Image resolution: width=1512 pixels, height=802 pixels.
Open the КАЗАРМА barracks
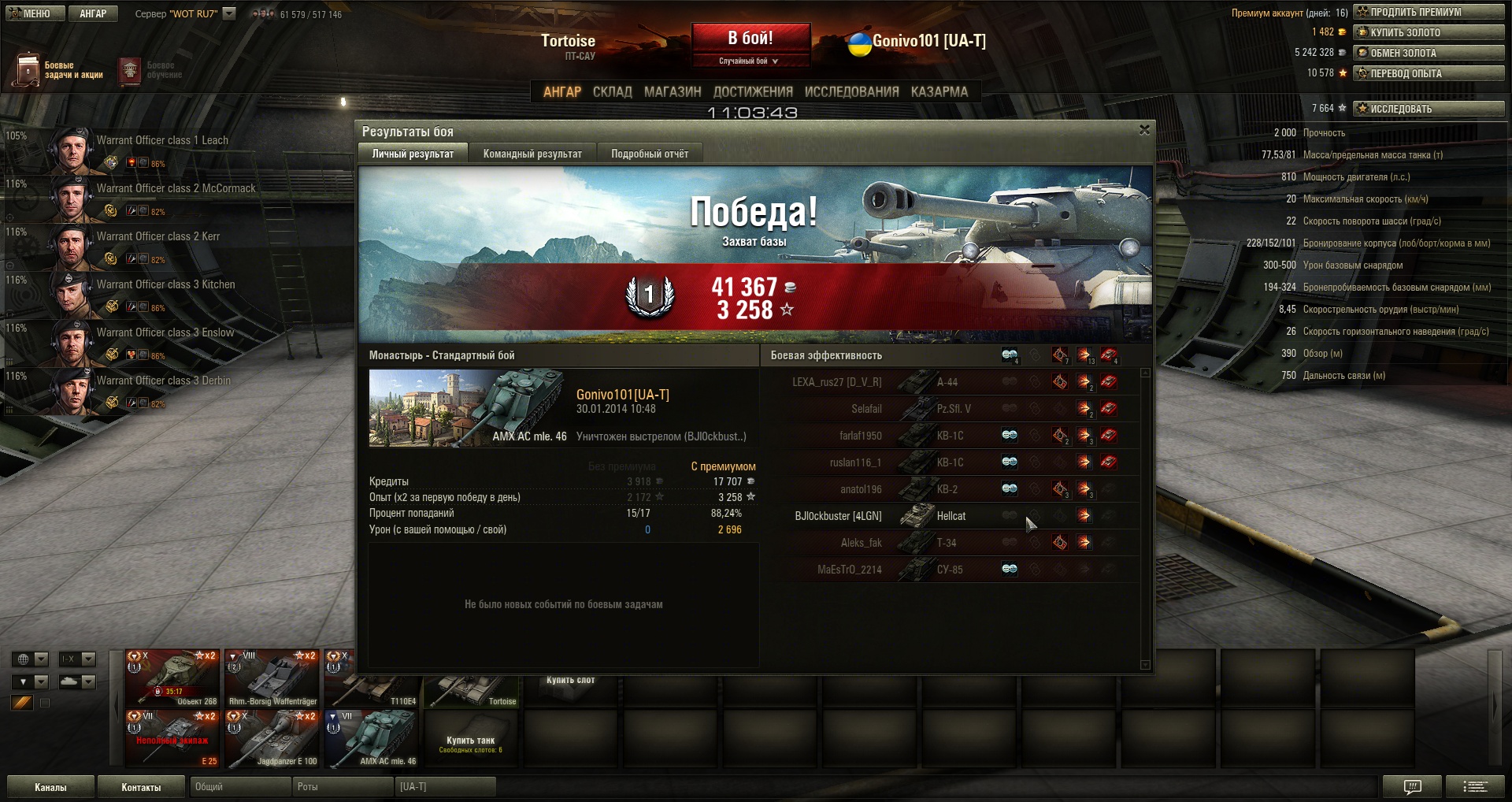(x=939, y=92)
